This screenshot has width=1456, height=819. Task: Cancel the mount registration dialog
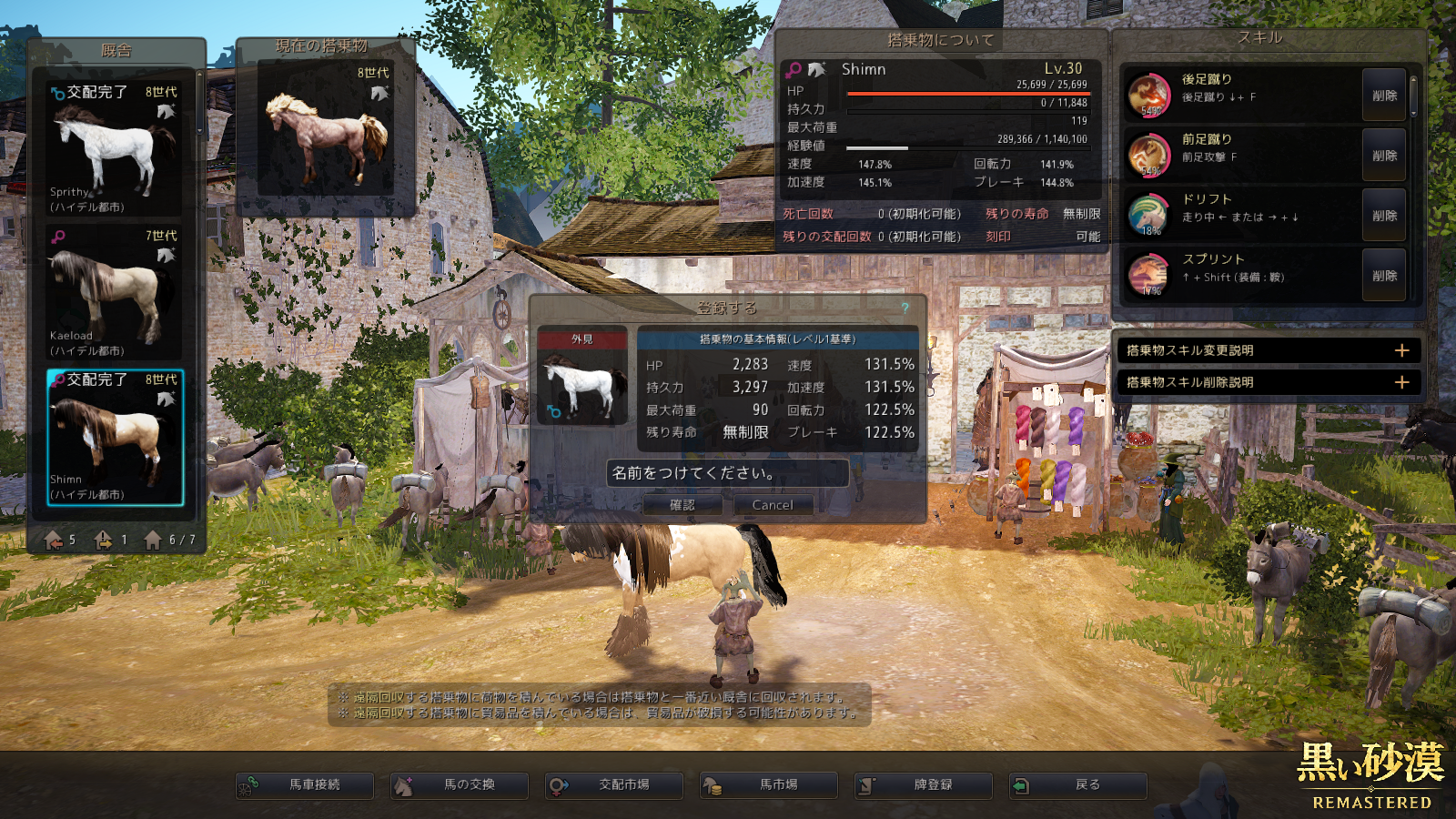pyautogui.click(x=772, y=505)
